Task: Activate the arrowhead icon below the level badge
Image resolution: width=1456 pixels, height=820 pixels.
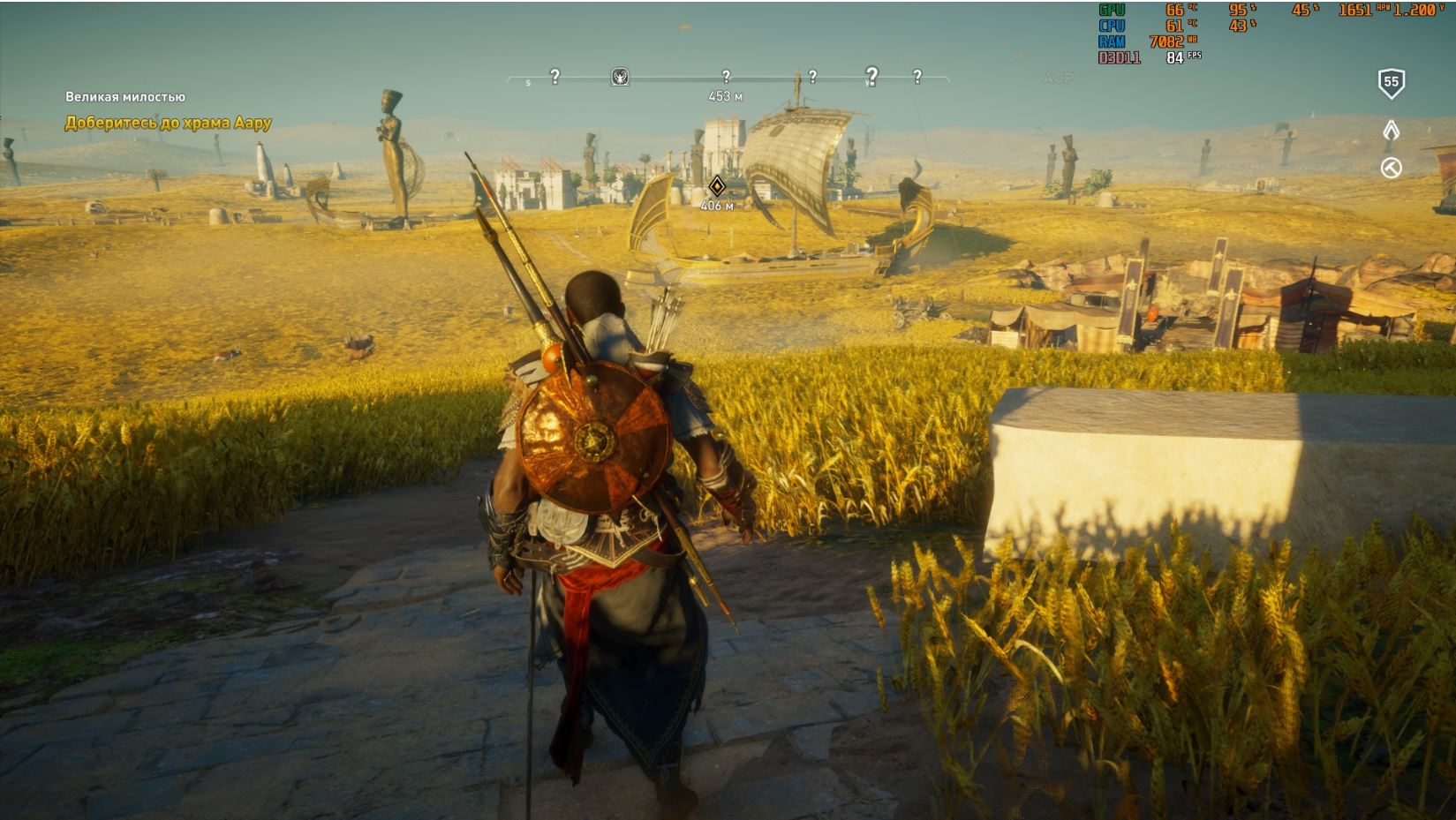Action: (1391, 131)
